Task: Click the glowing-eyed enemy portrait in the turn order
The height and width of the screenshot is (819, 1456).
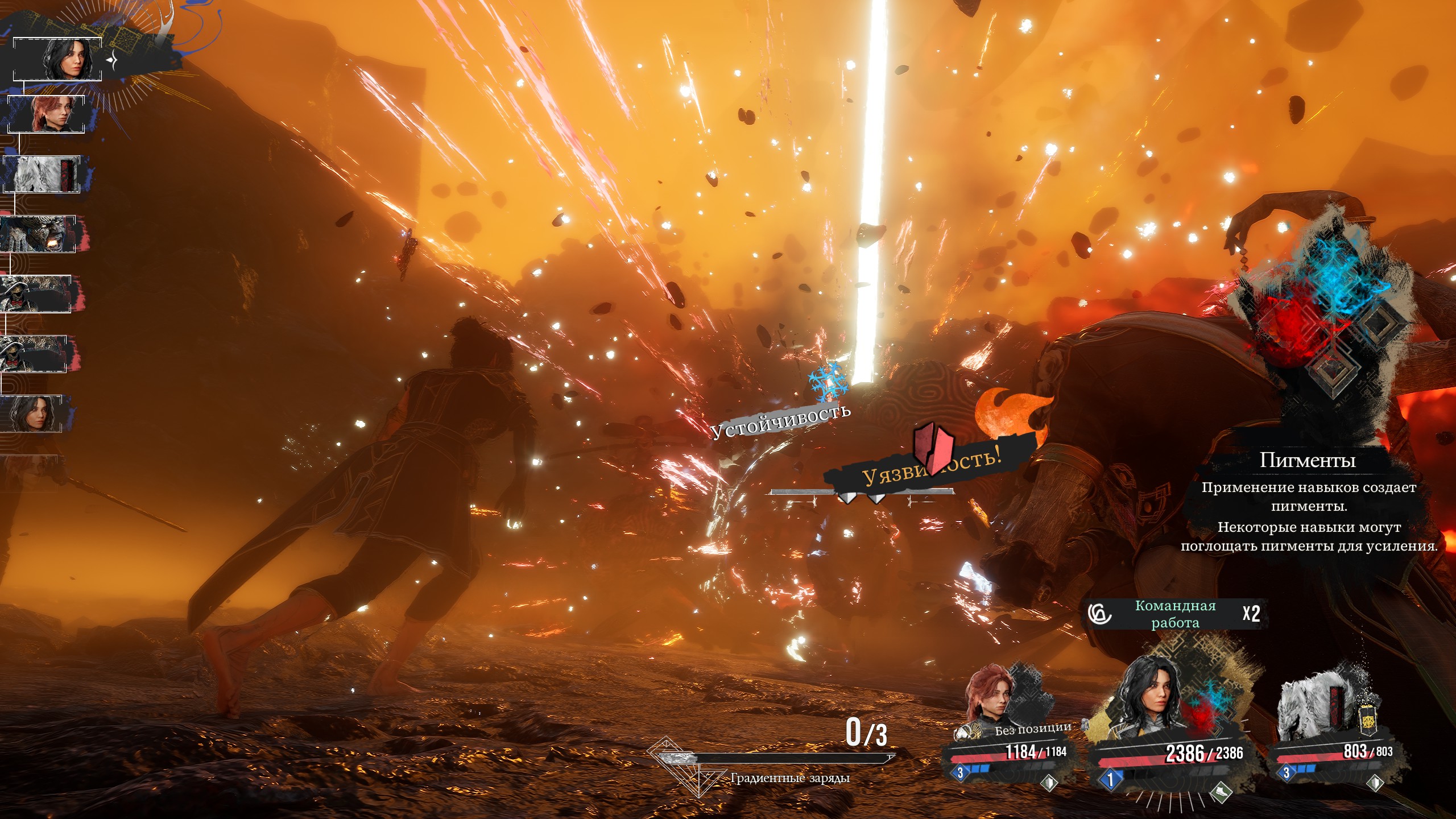Action: [38, 234]
